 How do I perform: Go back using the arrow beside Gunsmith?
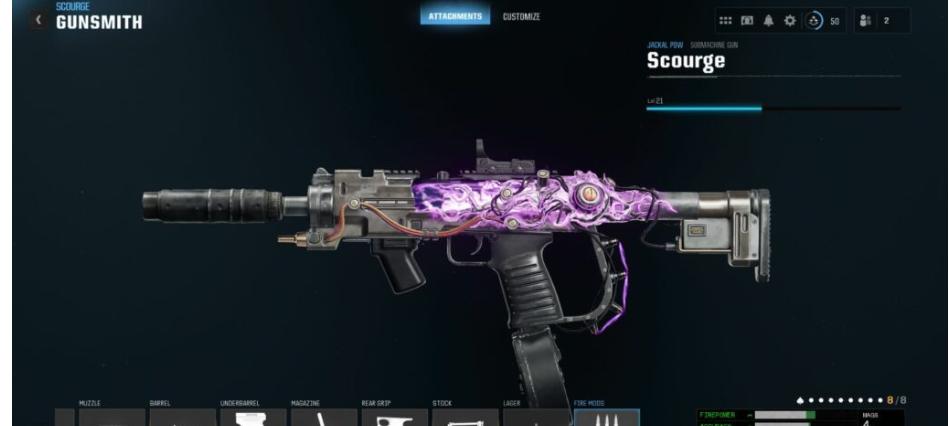[x=40, y=22]
